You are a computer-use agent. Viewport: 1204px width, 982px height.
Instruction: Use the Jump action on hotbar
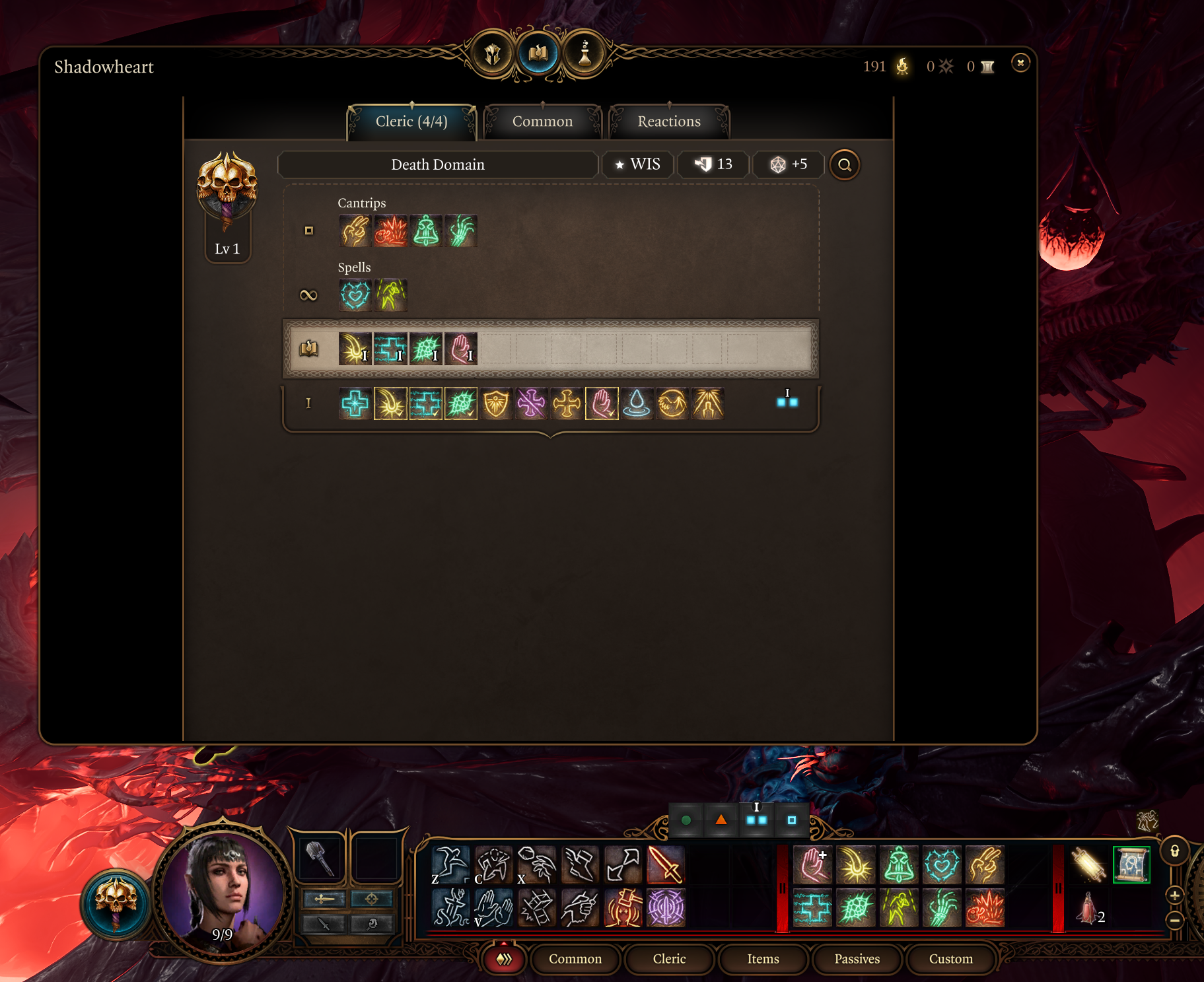(x=450, y=864)
